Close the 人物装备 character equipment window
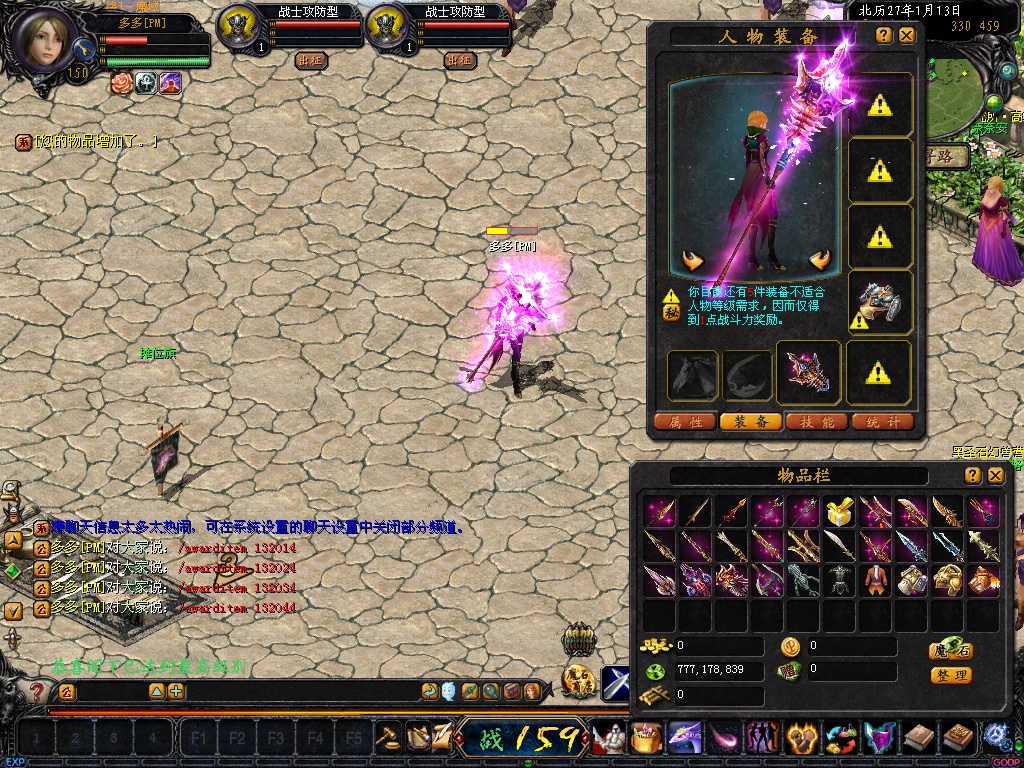Image resolution: width=1024 pixels, height=768 pixels. [907, 35]
